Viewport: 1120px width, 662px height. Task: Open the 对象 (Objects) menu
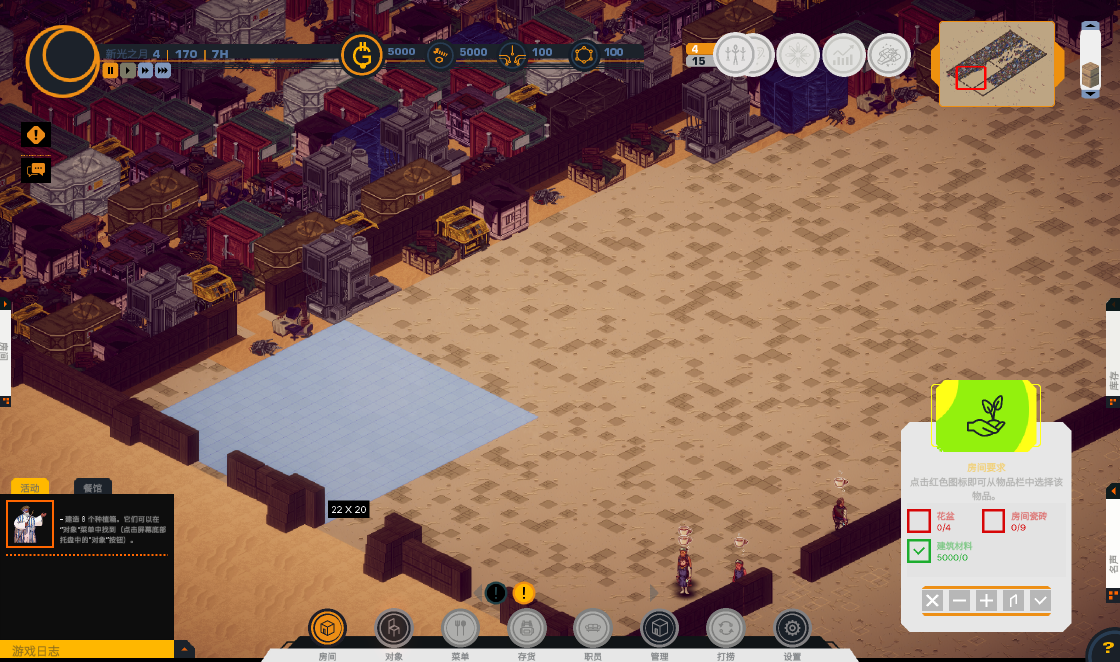(394, 628)
